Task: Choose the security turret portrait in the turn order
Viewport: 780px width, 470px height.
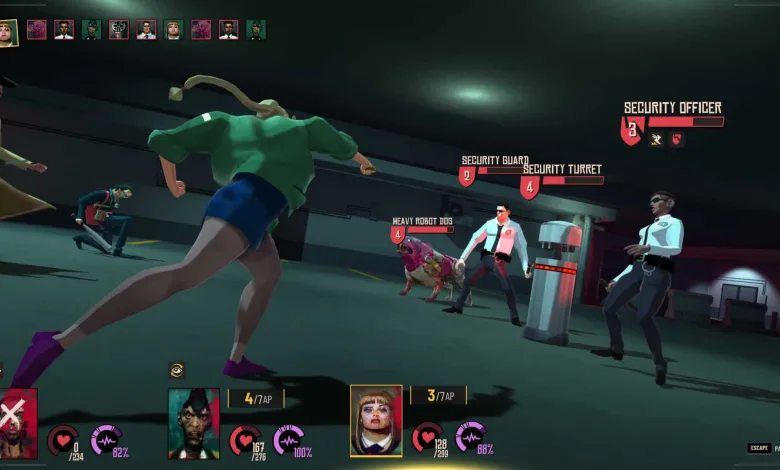Action: (119, 29)
